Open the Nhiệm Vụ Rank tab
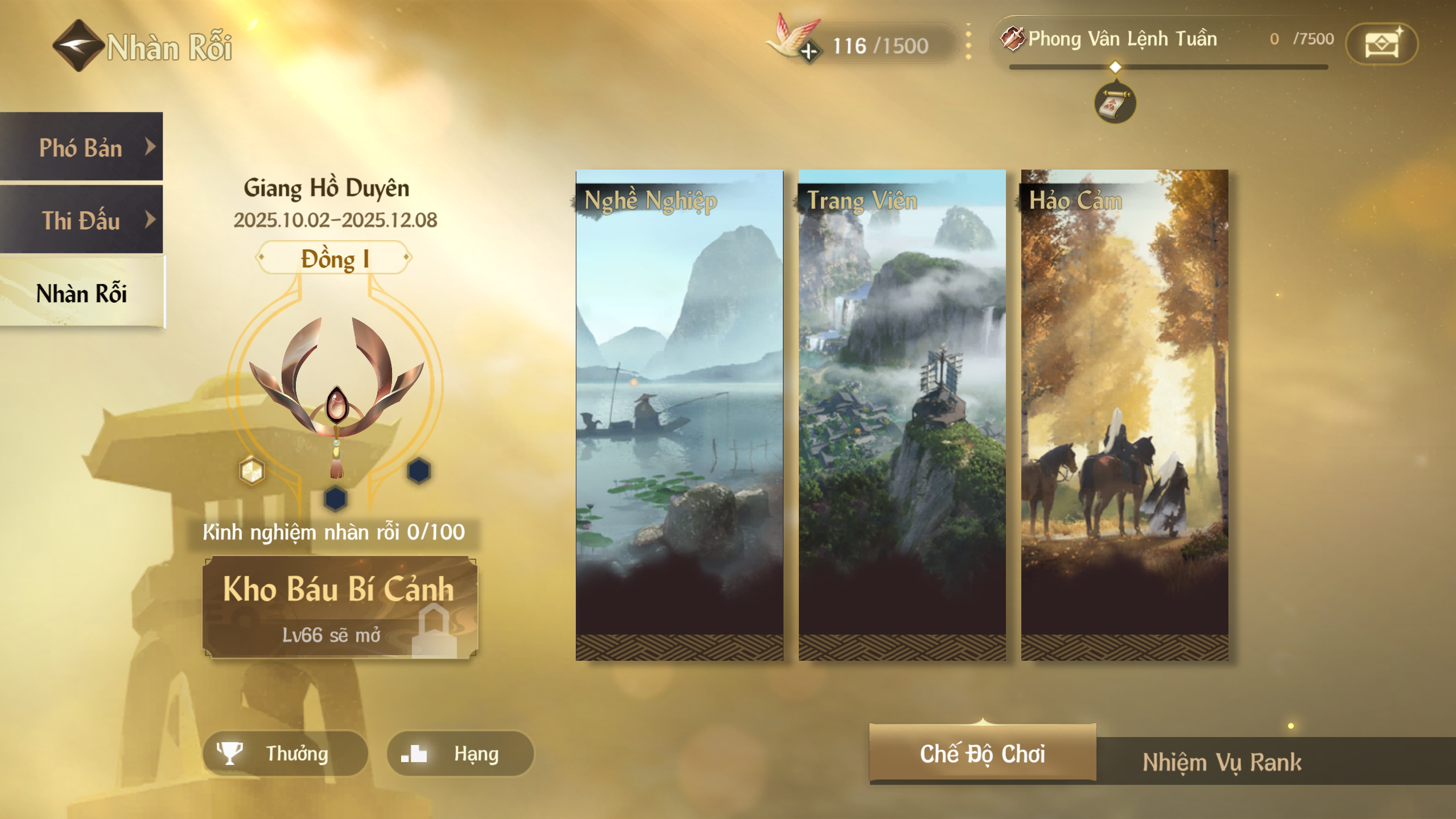This screenshot has width=1456, height=819. click(1222, 762)
